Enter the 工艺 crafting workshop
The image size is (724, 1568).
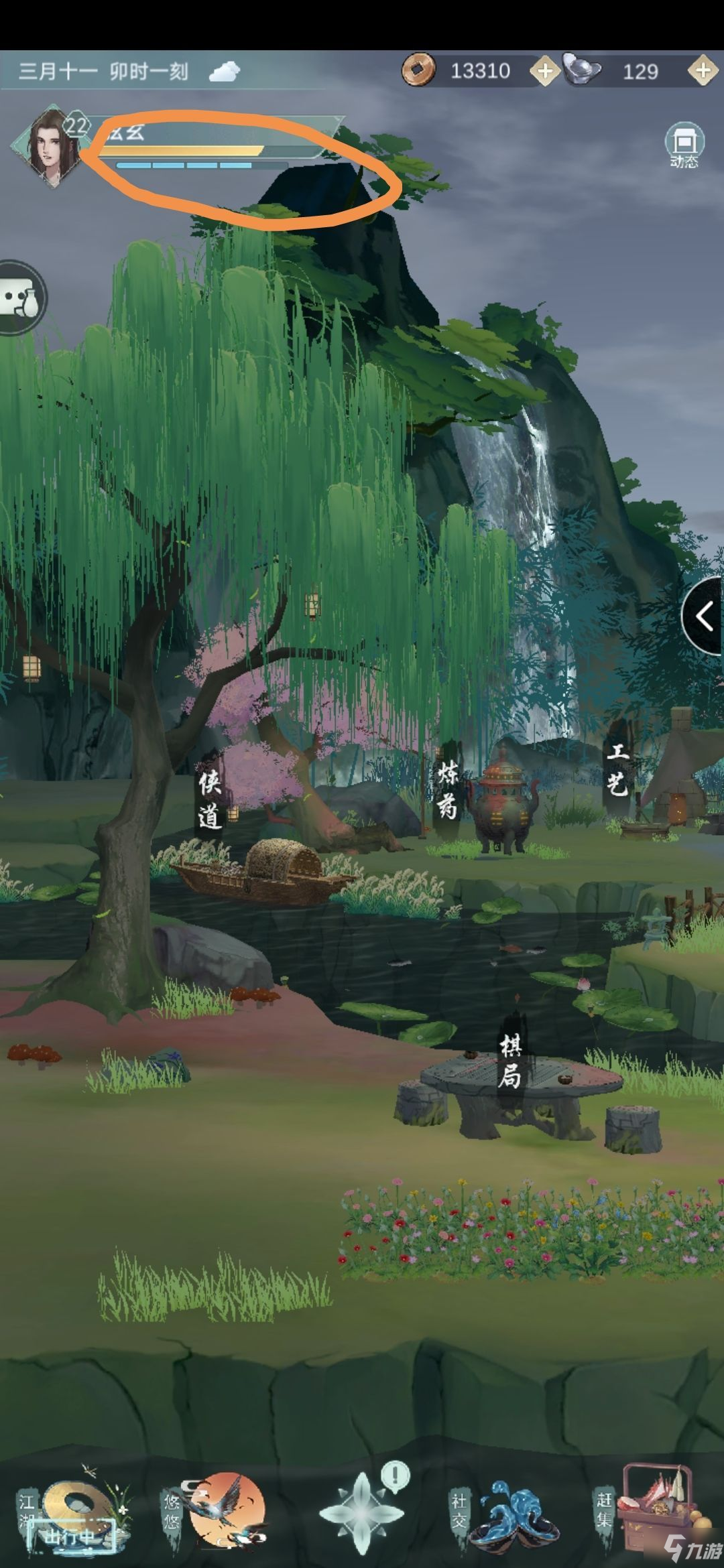click(617, 770)
